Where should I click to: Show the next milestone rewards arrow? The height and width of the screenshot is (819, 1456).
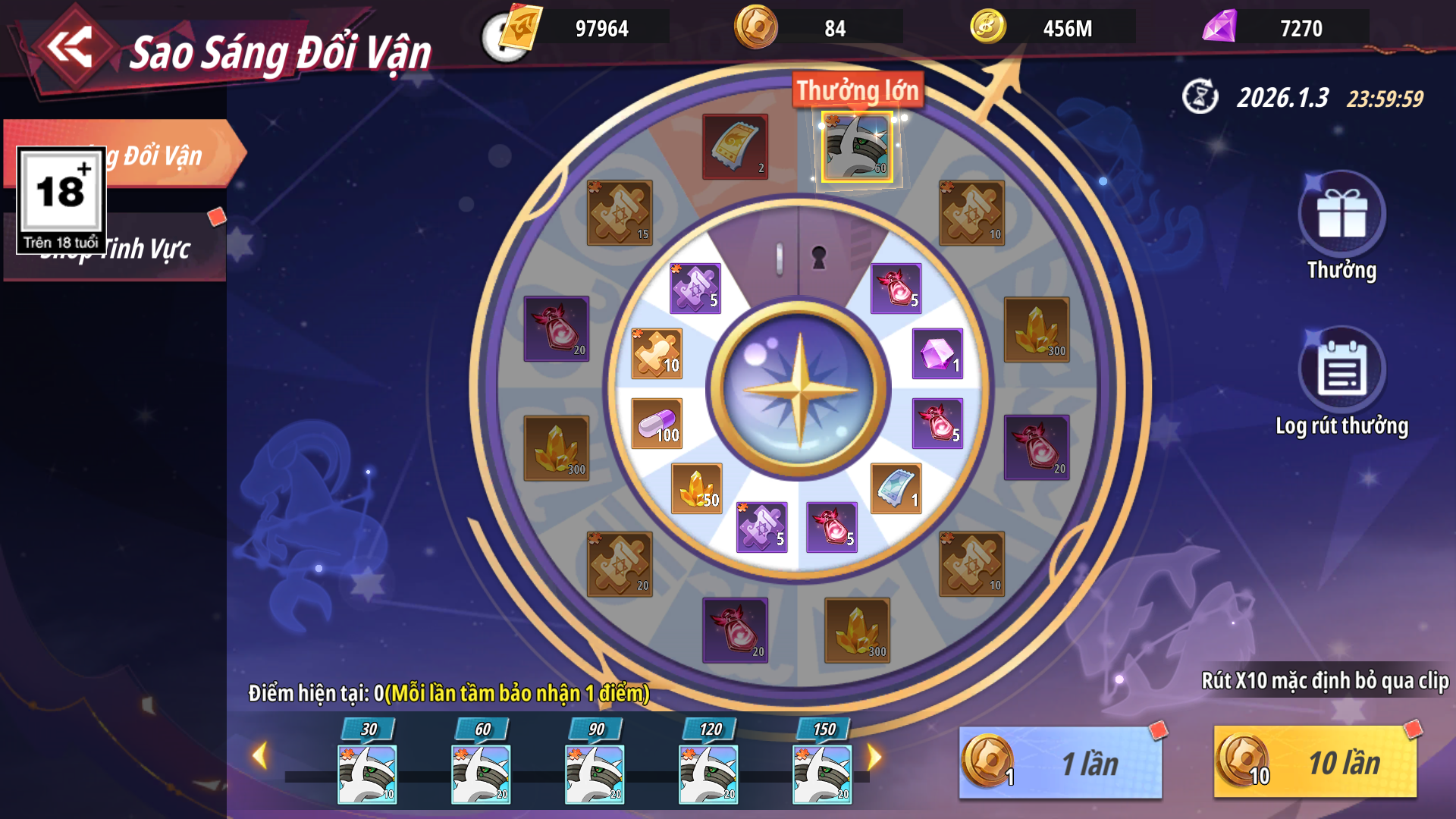[x=874, y=756]
